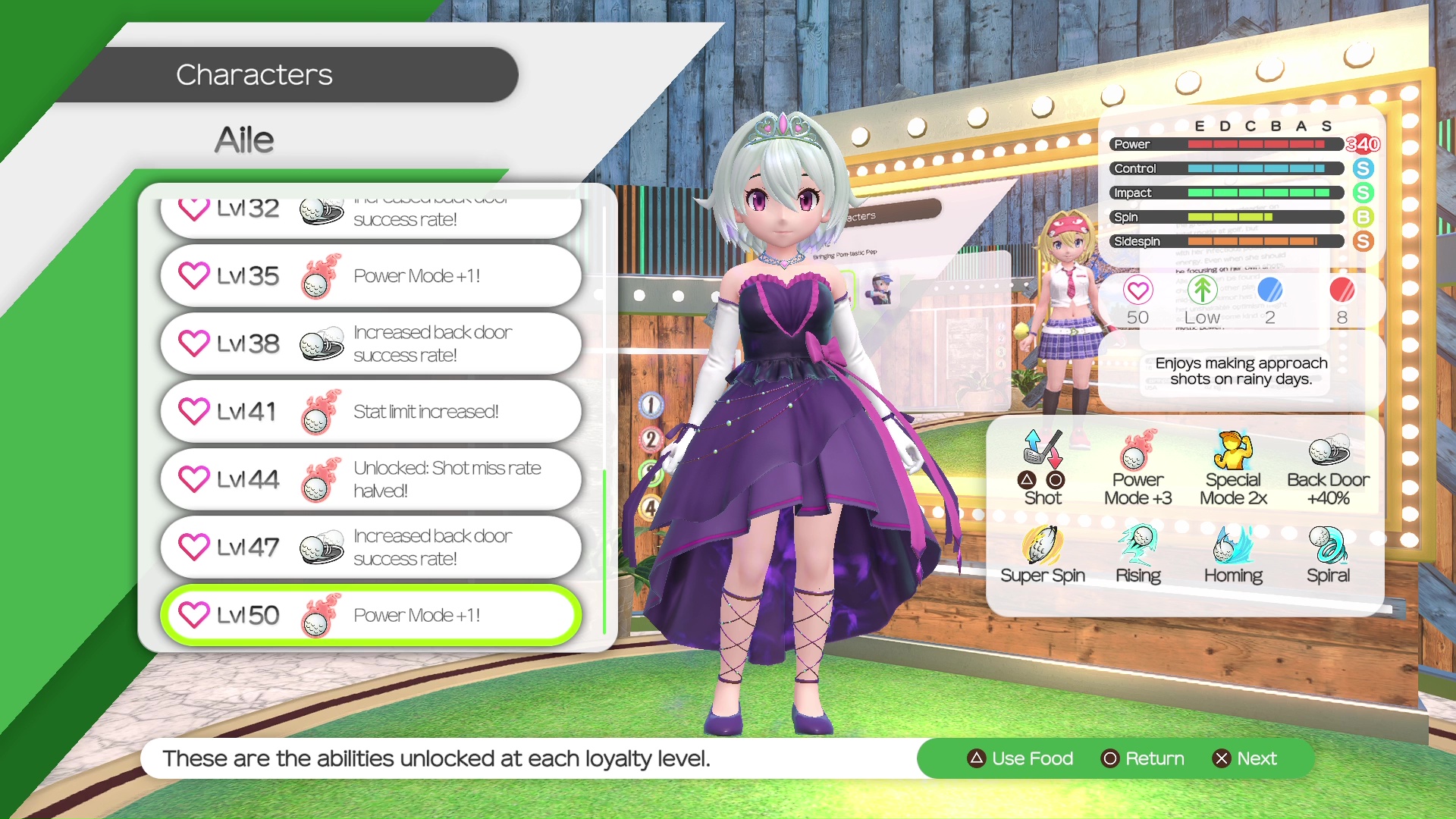
Task: Click the loyalty heart level 50 icon
Action: click(1137, 290)
